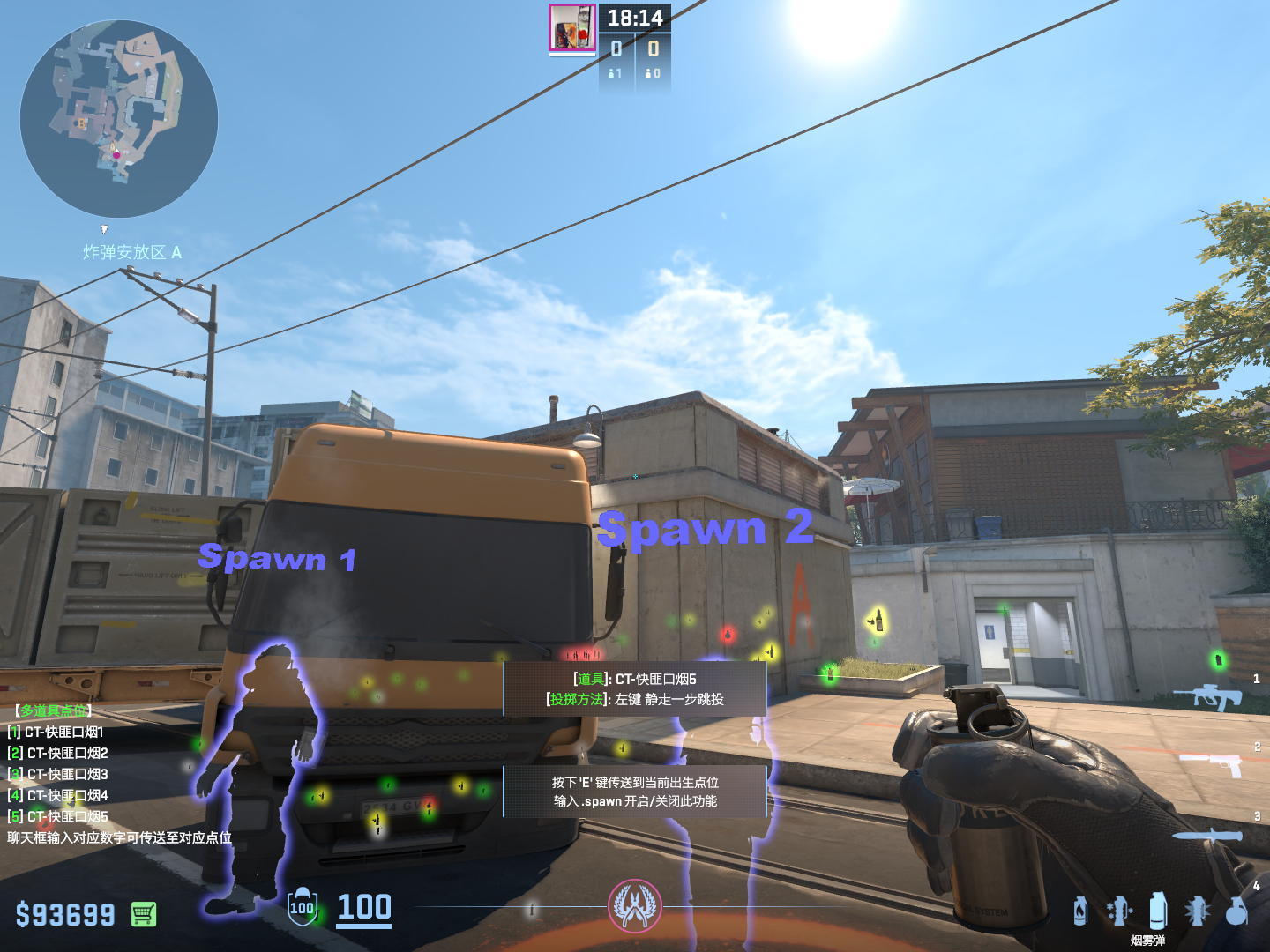The width and height of the screenshot is (1270, 952).
Task: Open the buy menu shopping cart icon
Action: click(x=144, y=914)
